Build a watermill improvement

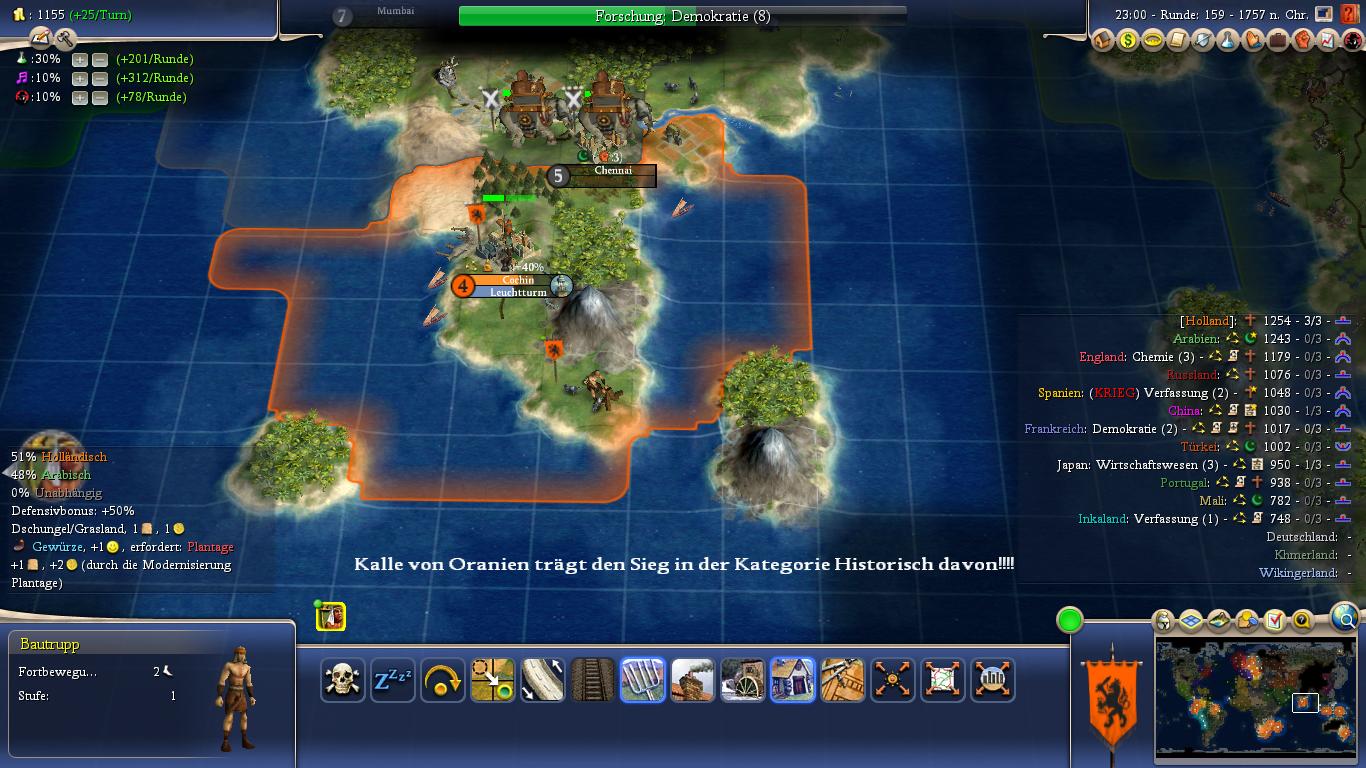pyautogui.click(x=743, y=681)
